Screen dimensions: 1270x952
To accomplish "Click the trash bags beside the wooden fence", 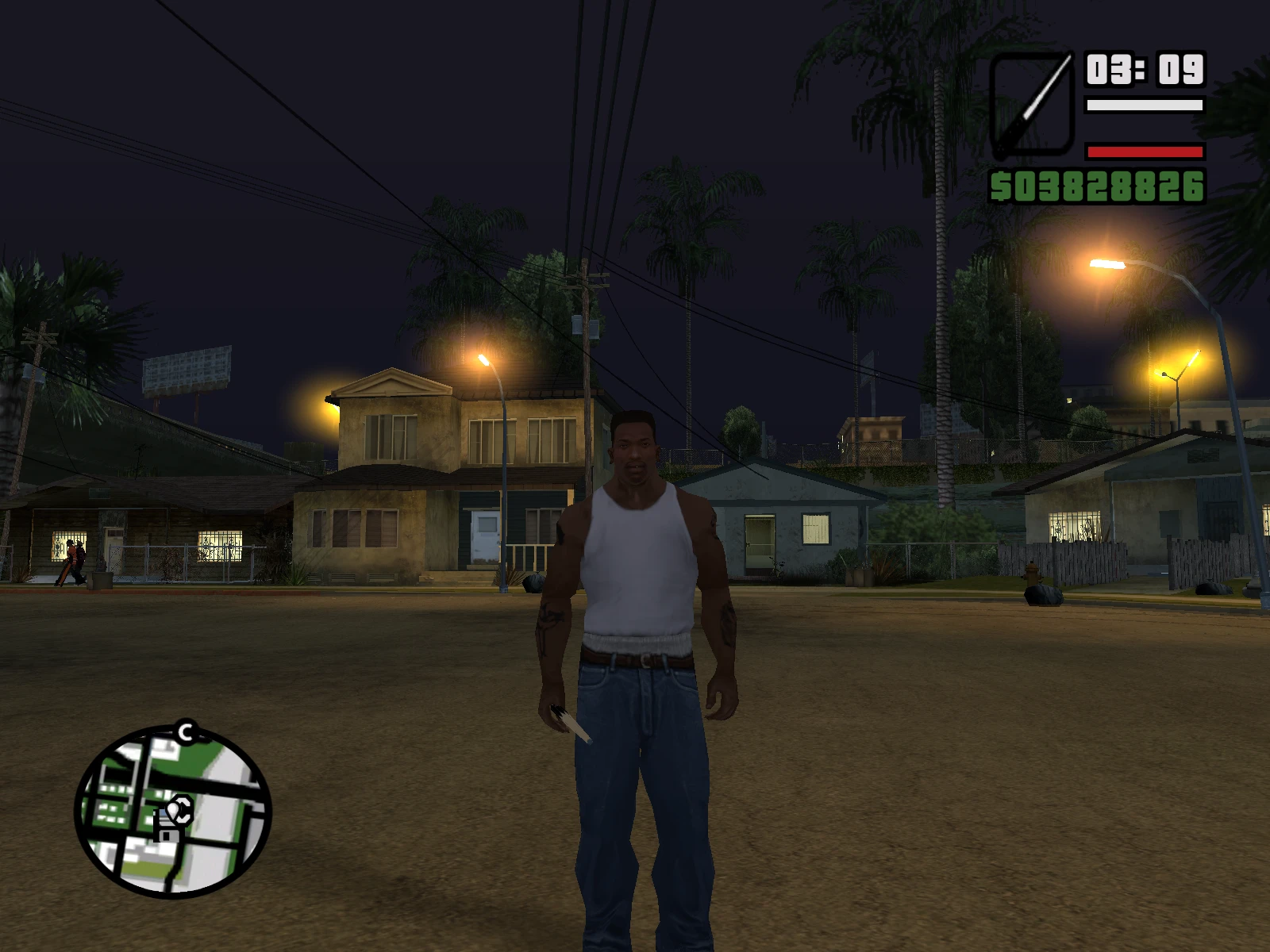I will click(x=1044, y=595).
